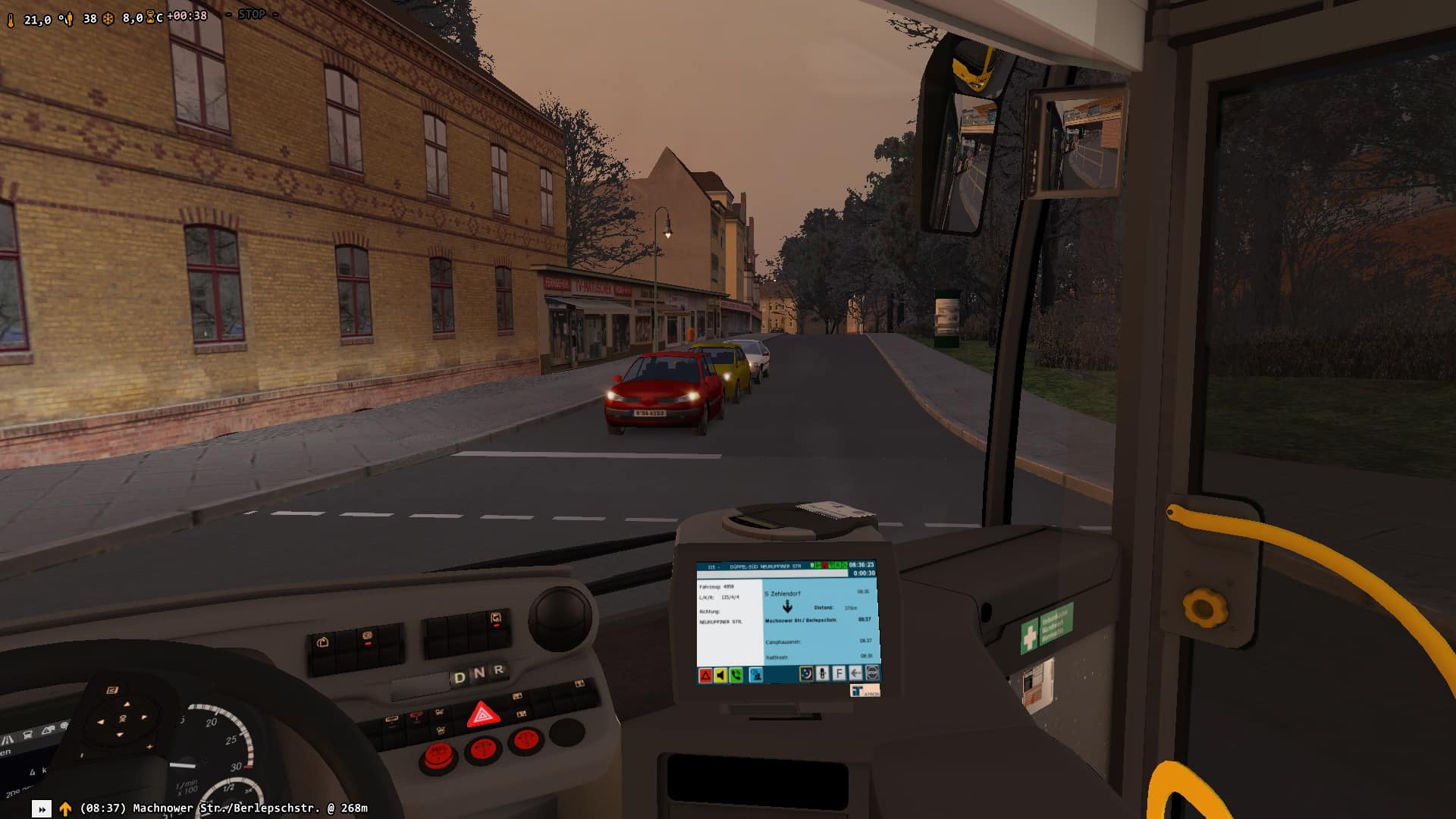Select the D gear button
Image resolution: width=1456 pixels, height=819 pixels.
[460, 677]
